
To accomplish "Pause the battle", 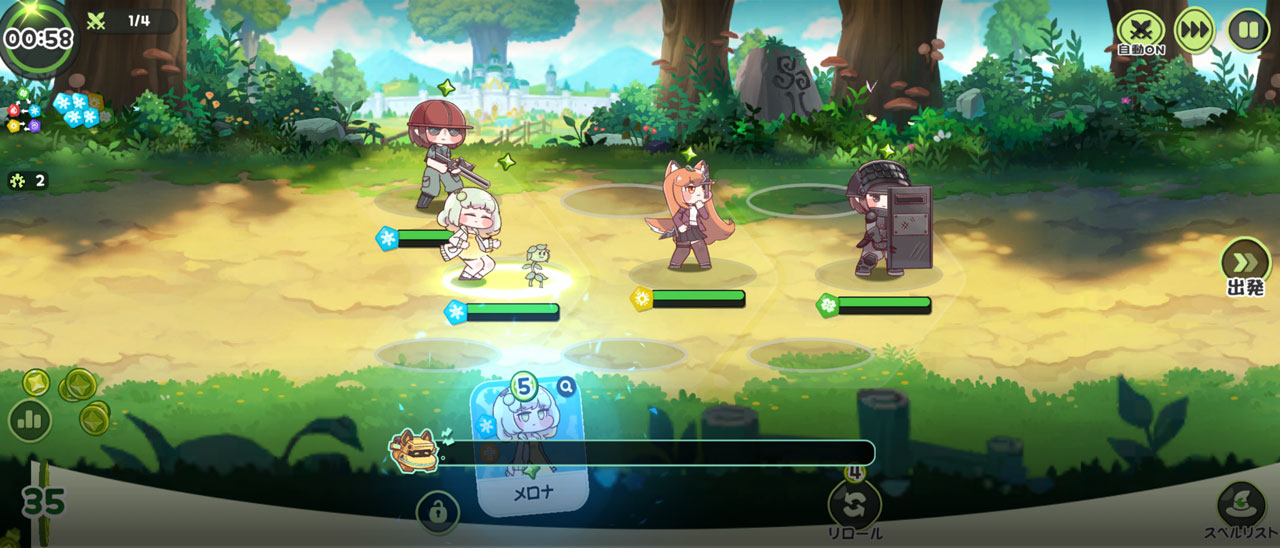I will tap(1248, 30).
